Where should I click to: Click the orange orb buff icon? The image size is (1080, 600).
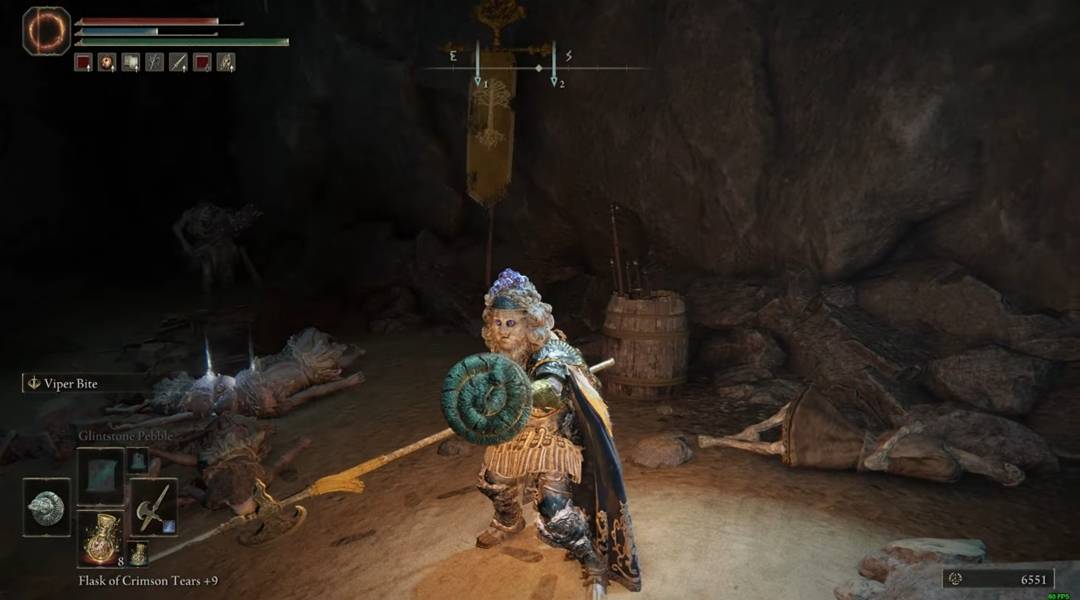(106, 62)
